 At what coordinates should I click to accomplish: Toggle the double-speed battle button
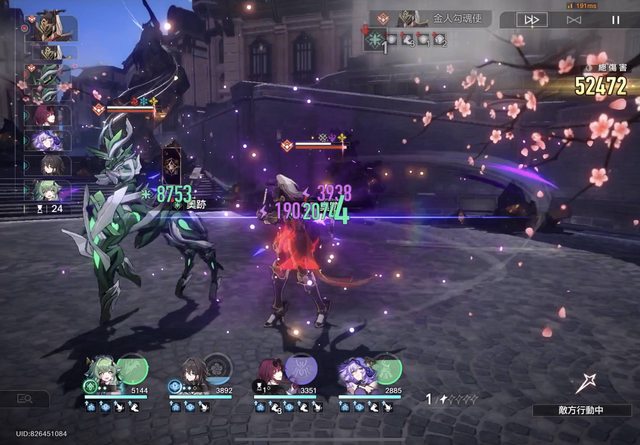531,19
